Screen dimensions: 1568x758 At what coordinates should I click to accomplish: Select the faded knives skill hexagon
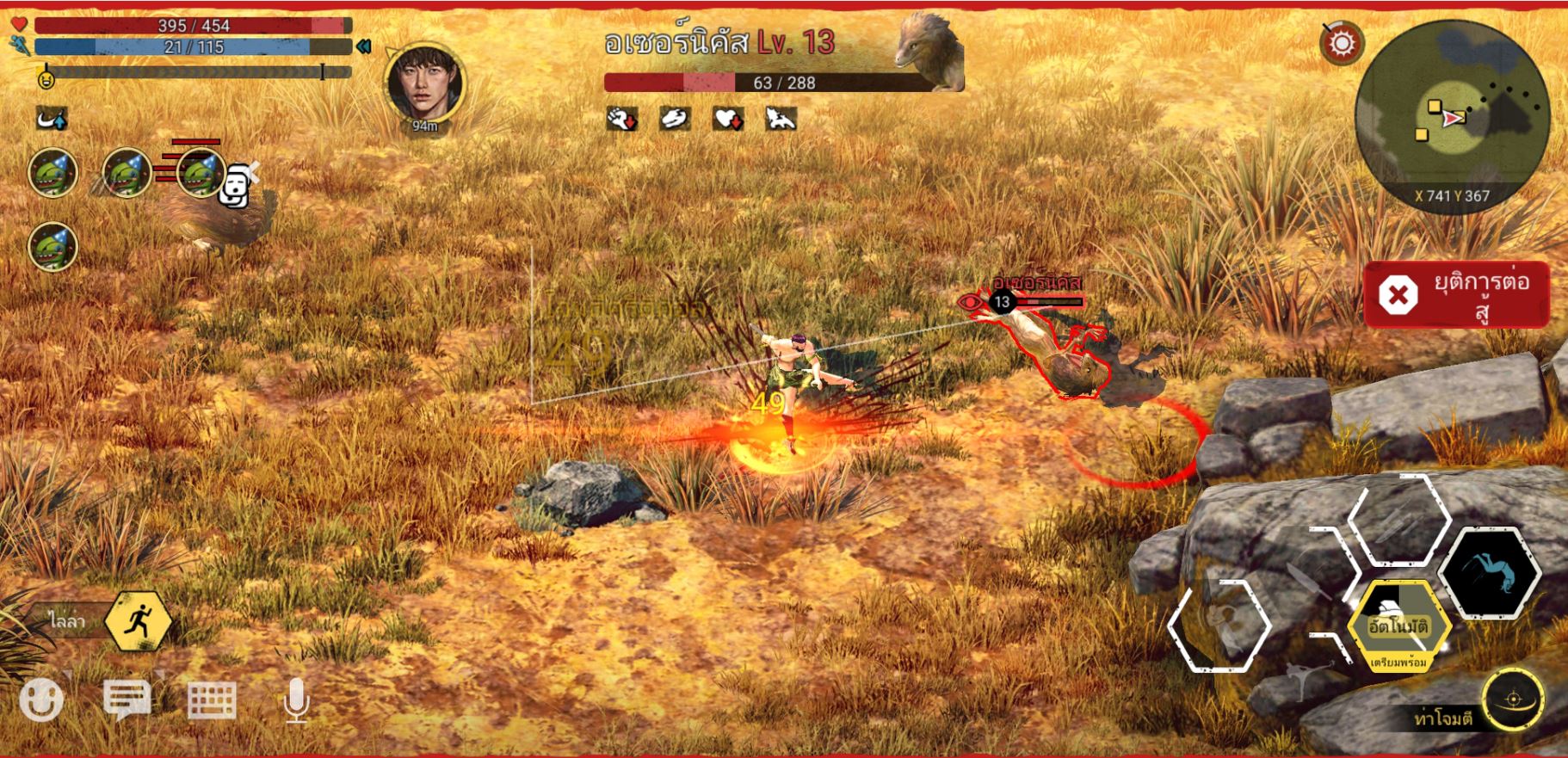click(1398, 521)
